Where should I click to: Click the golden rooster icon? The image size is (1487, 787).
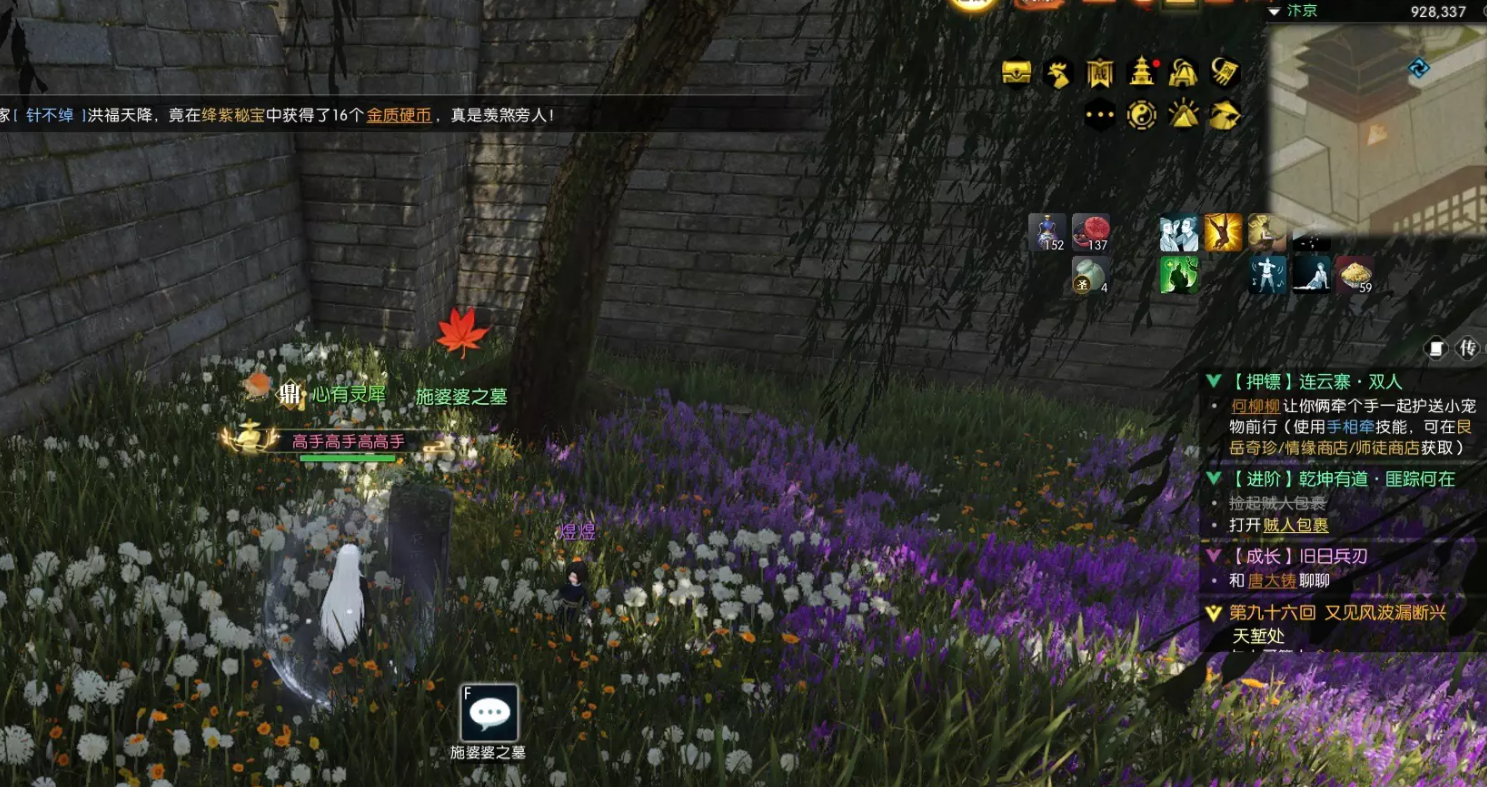pyautogui.click(x=1057, y=73)
